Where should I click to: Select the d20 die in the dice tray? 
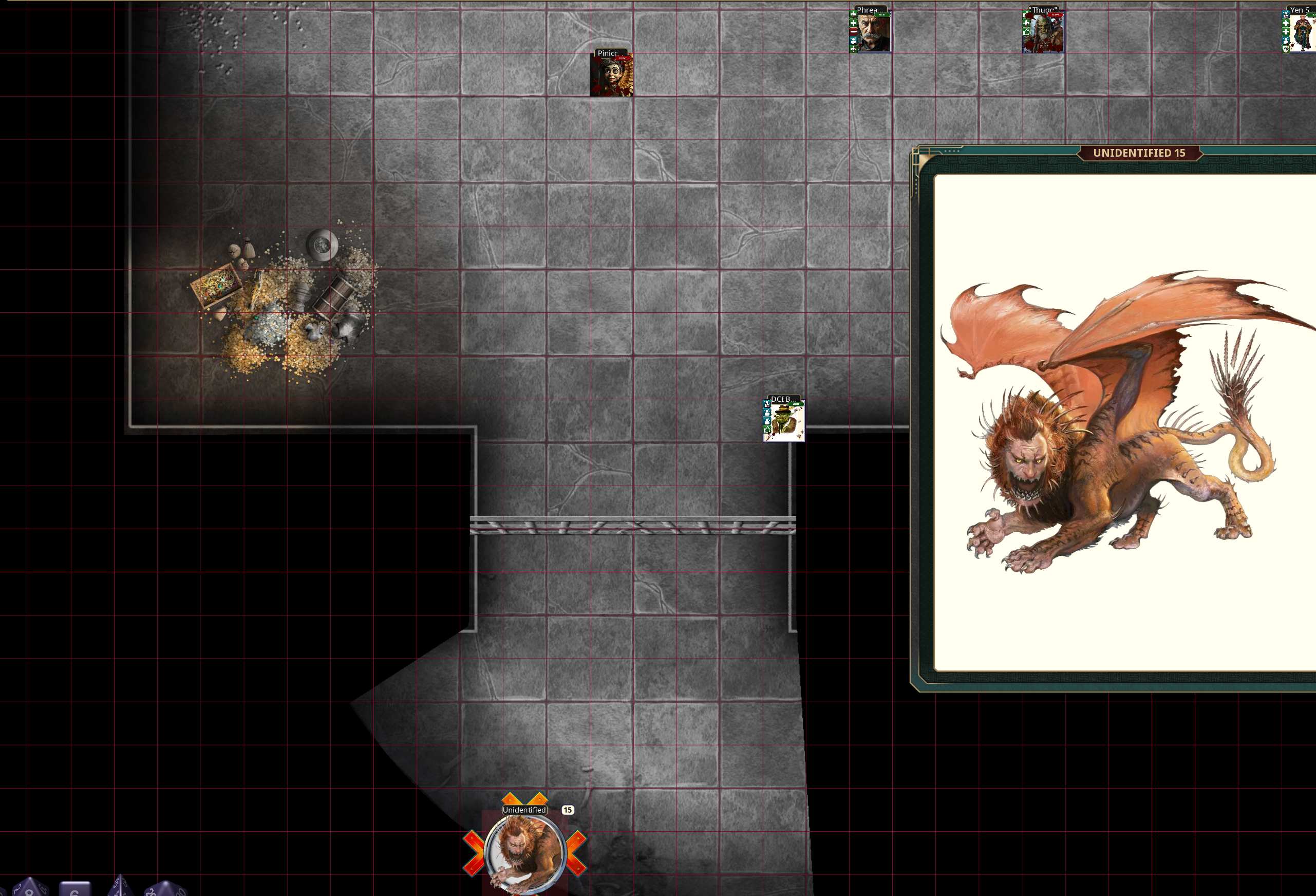pyautogui.click(x=167, y=890)
